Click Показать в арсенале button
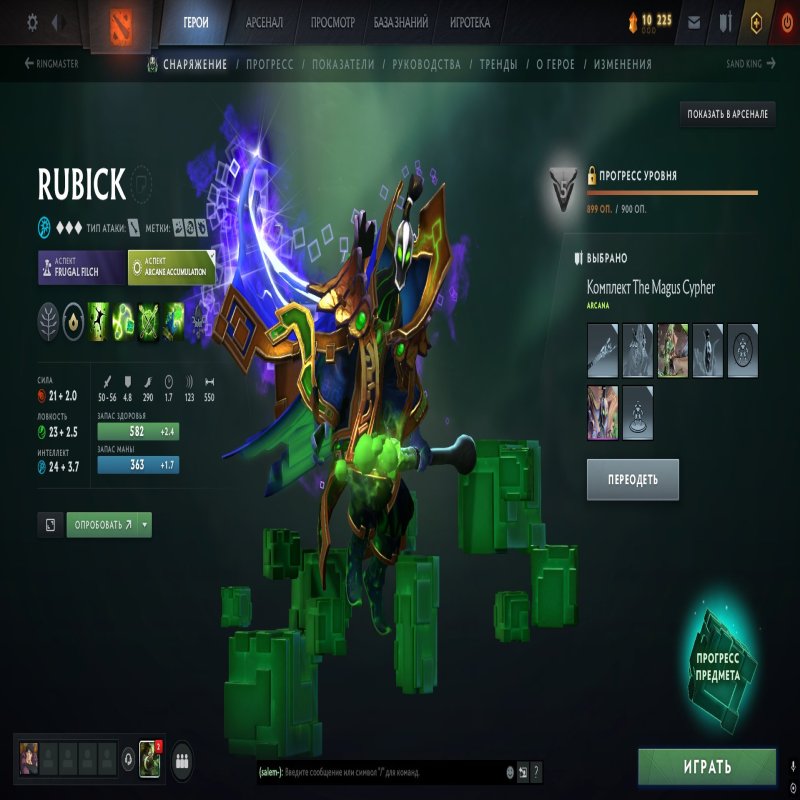Viewport: 800px width, 800px height. pyautogui.click(x=727, y=114)
